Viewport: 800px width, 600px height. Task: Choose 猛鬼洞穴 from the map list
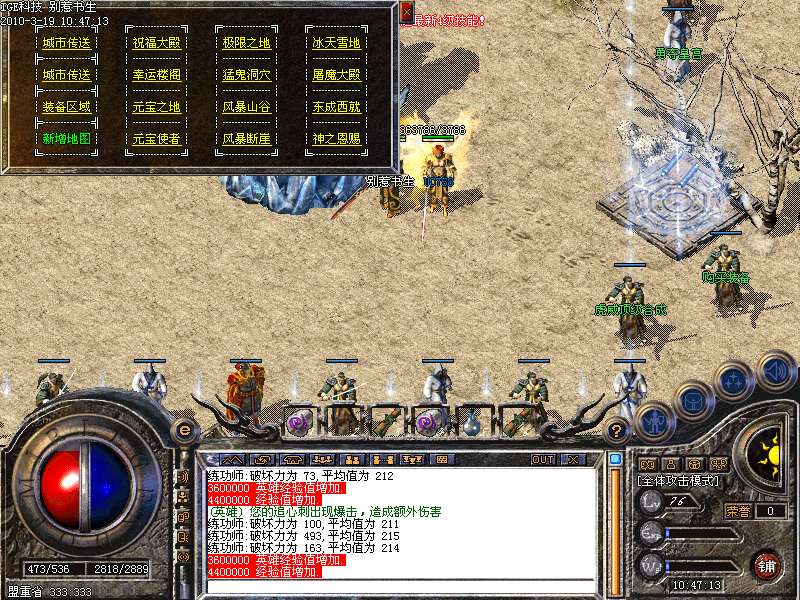click(x=246, y=75)
